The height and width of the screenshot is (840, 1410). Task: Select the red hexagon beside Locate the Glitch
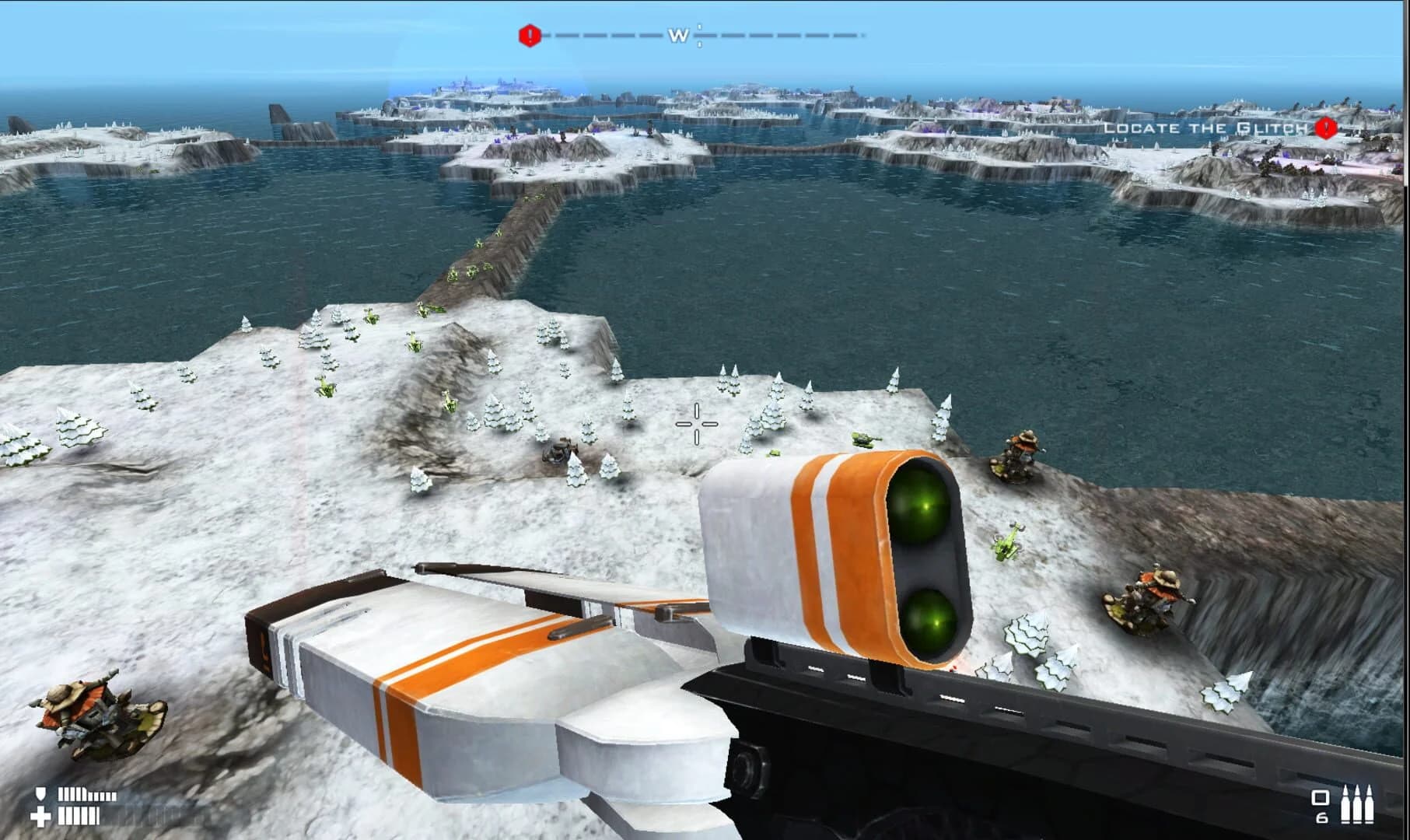[x=1324, y=127]
